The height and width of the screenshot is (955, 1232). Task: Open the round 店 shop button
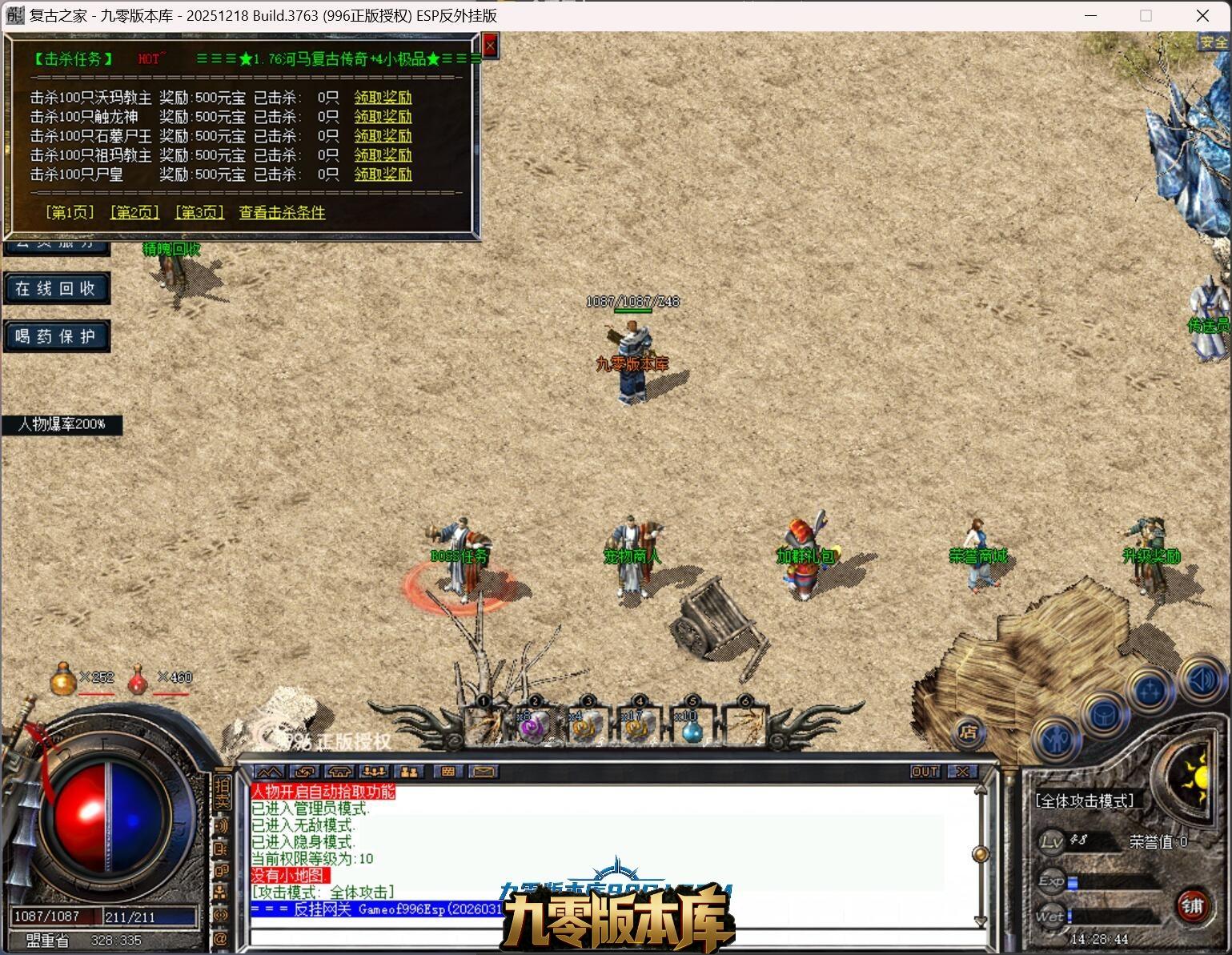coord(969,732)
